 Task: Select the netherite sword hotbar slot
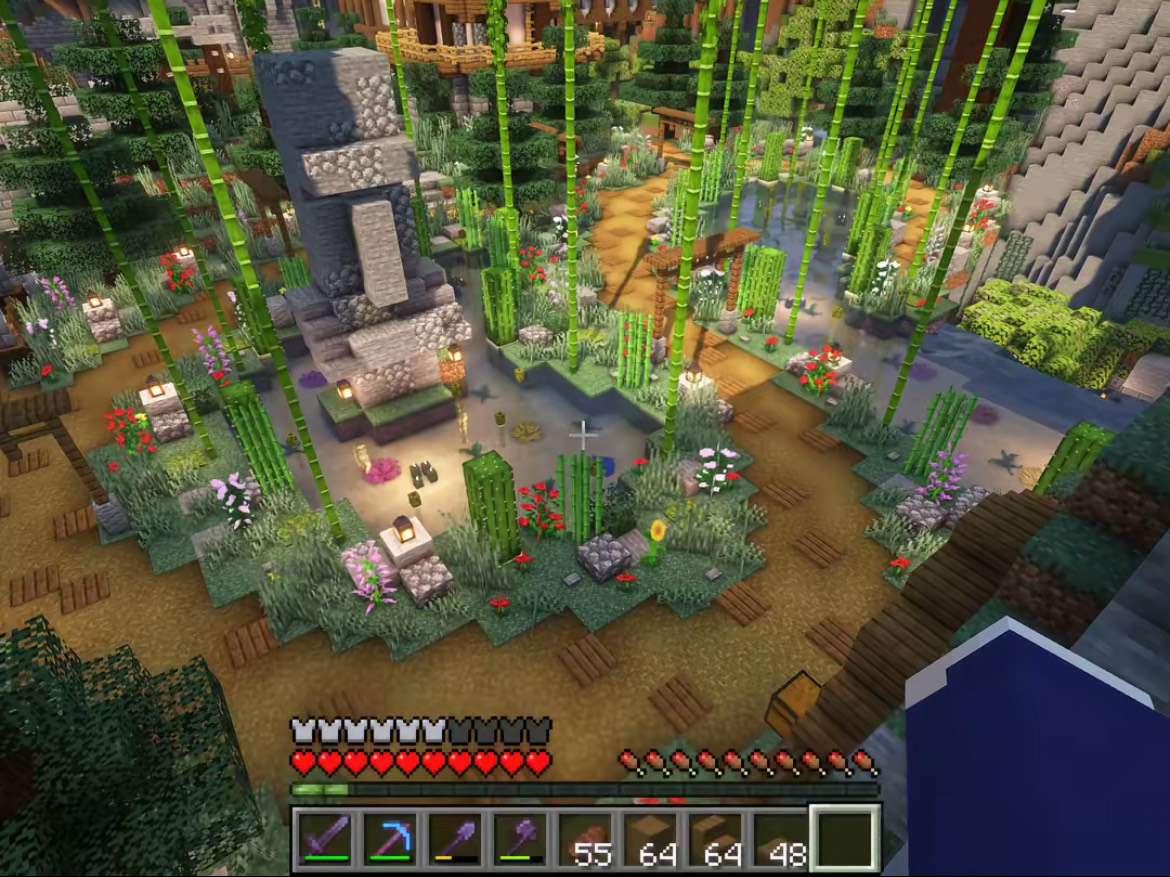click(x=327, y=837)
